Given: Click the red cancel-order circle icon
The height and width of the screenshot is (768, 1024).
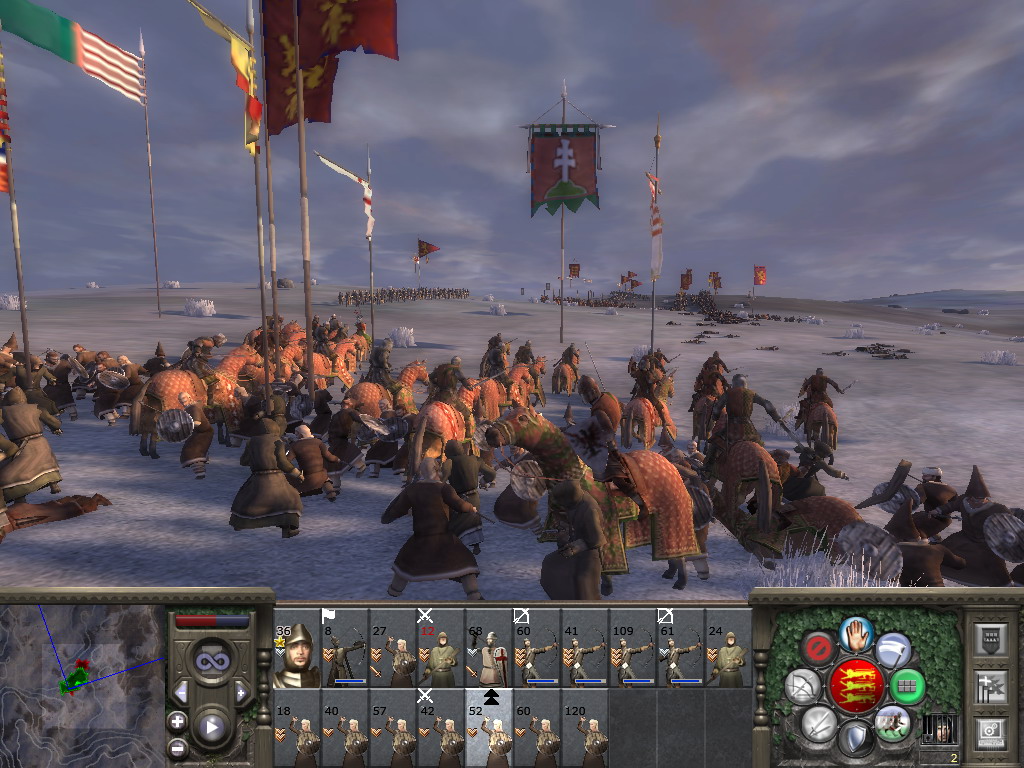Looking at the screenshot, I should tap(818, 650).
